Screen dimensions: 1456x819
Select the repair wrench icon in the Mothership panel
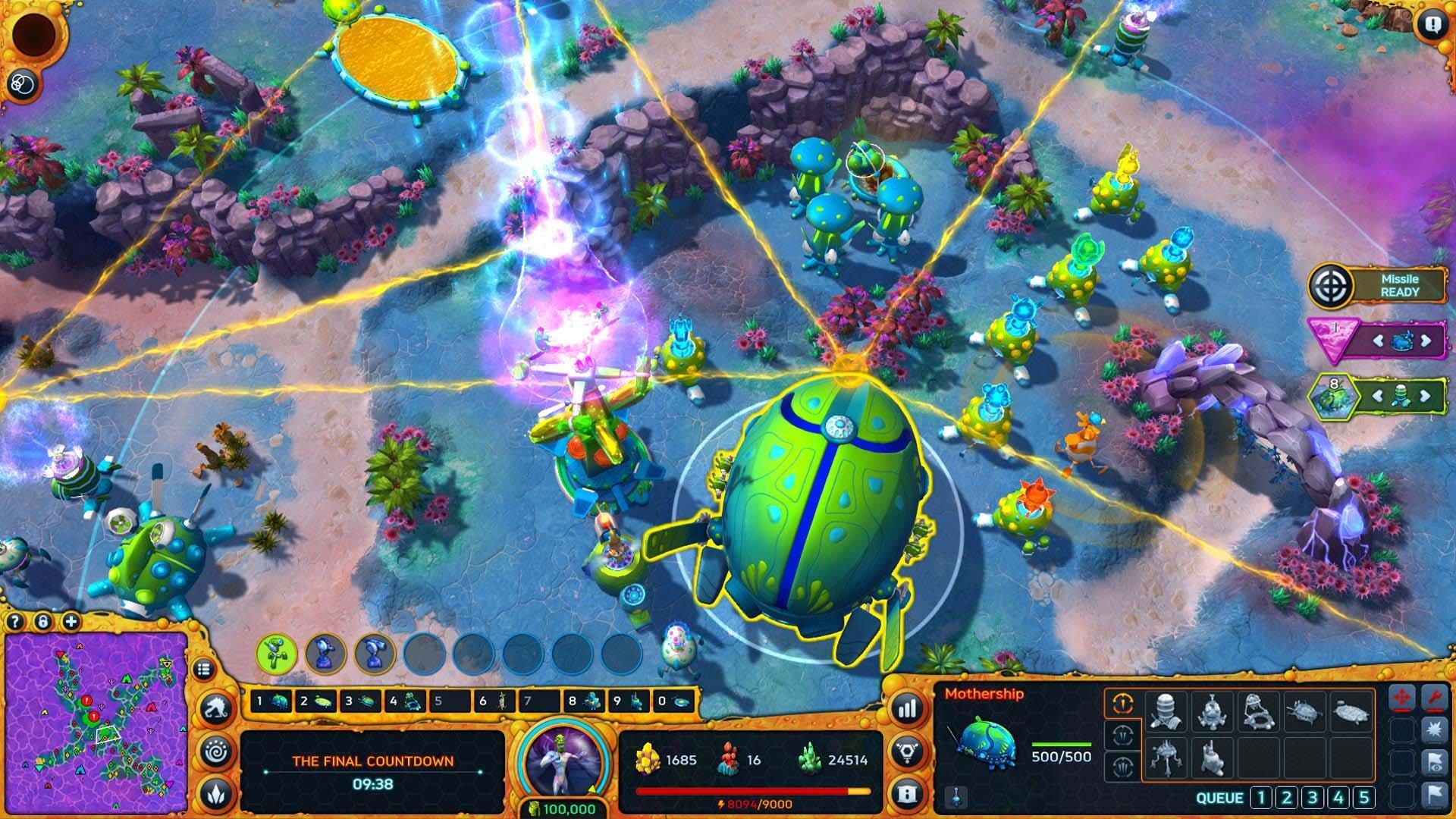(x=1435, y=697)
